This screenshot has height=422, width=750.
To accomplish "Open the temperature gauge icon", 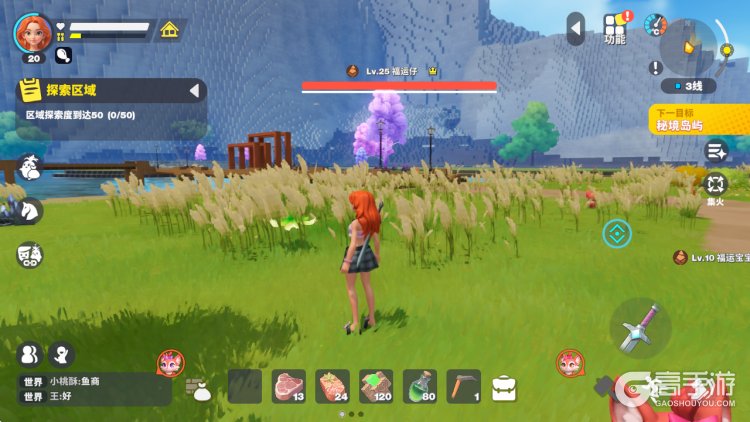I will click(656, 25).
